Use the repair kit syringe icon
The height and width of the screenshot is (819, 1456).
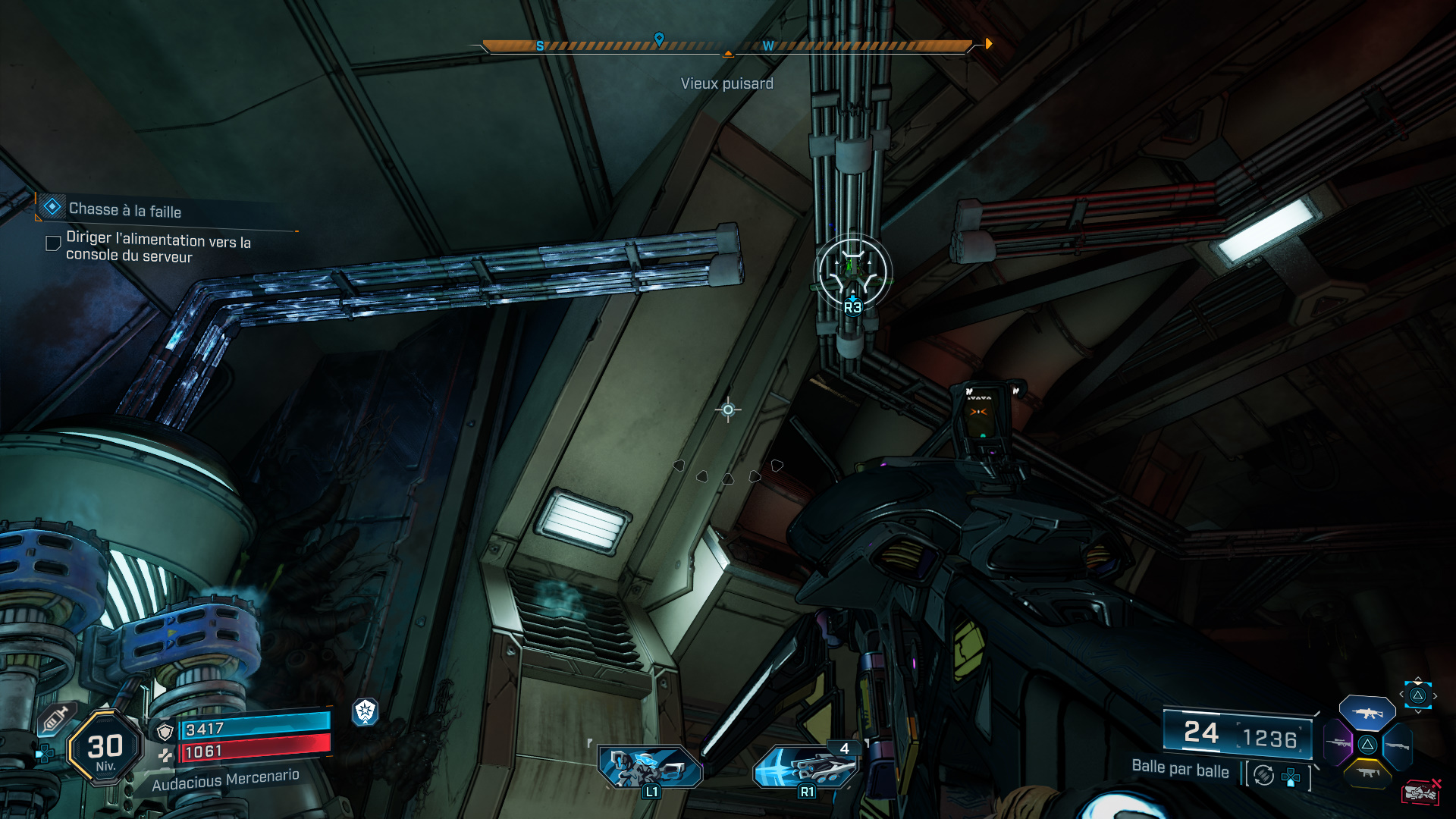55,718
